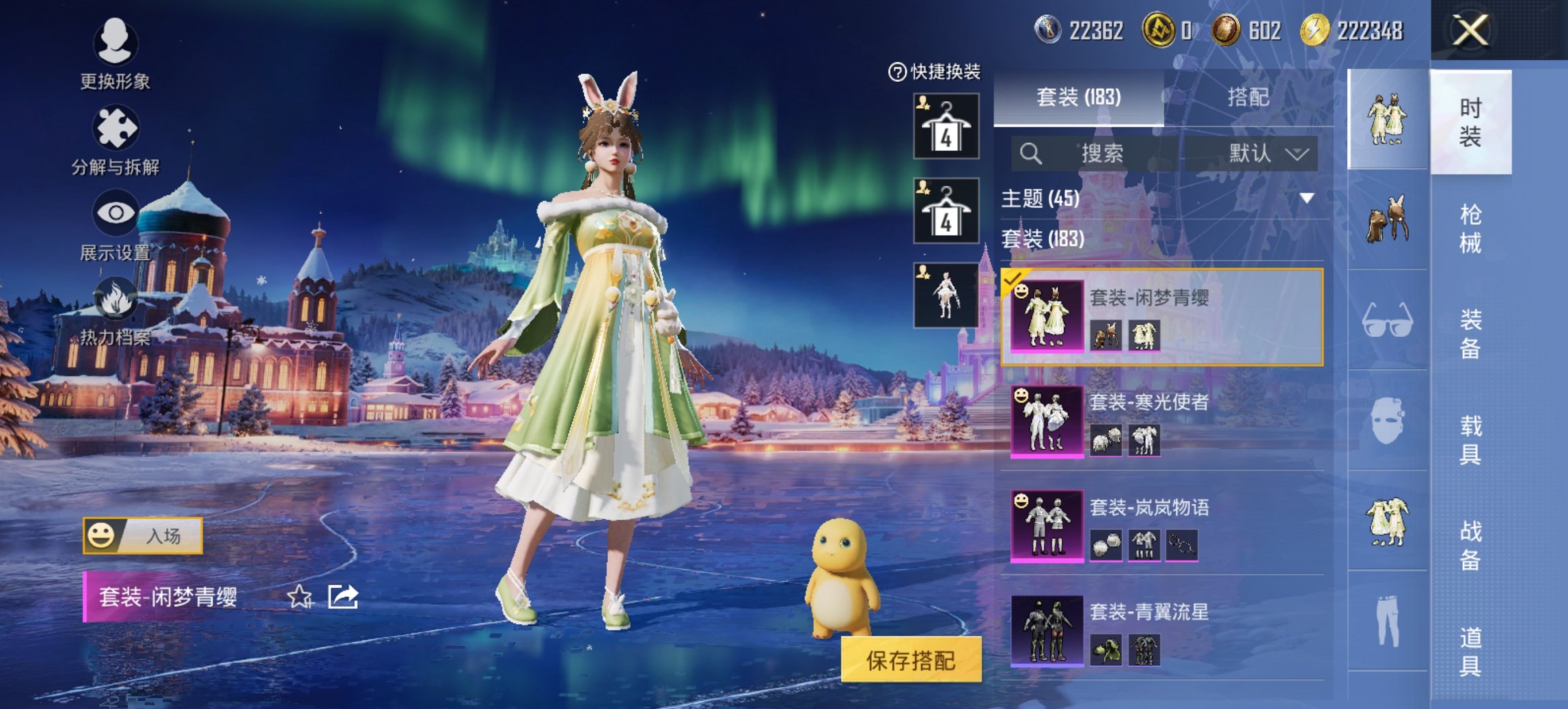This screenshot has width=1568, height=709.
Task: Switch to the 搭配 tab
Action: click(1248, 97)
